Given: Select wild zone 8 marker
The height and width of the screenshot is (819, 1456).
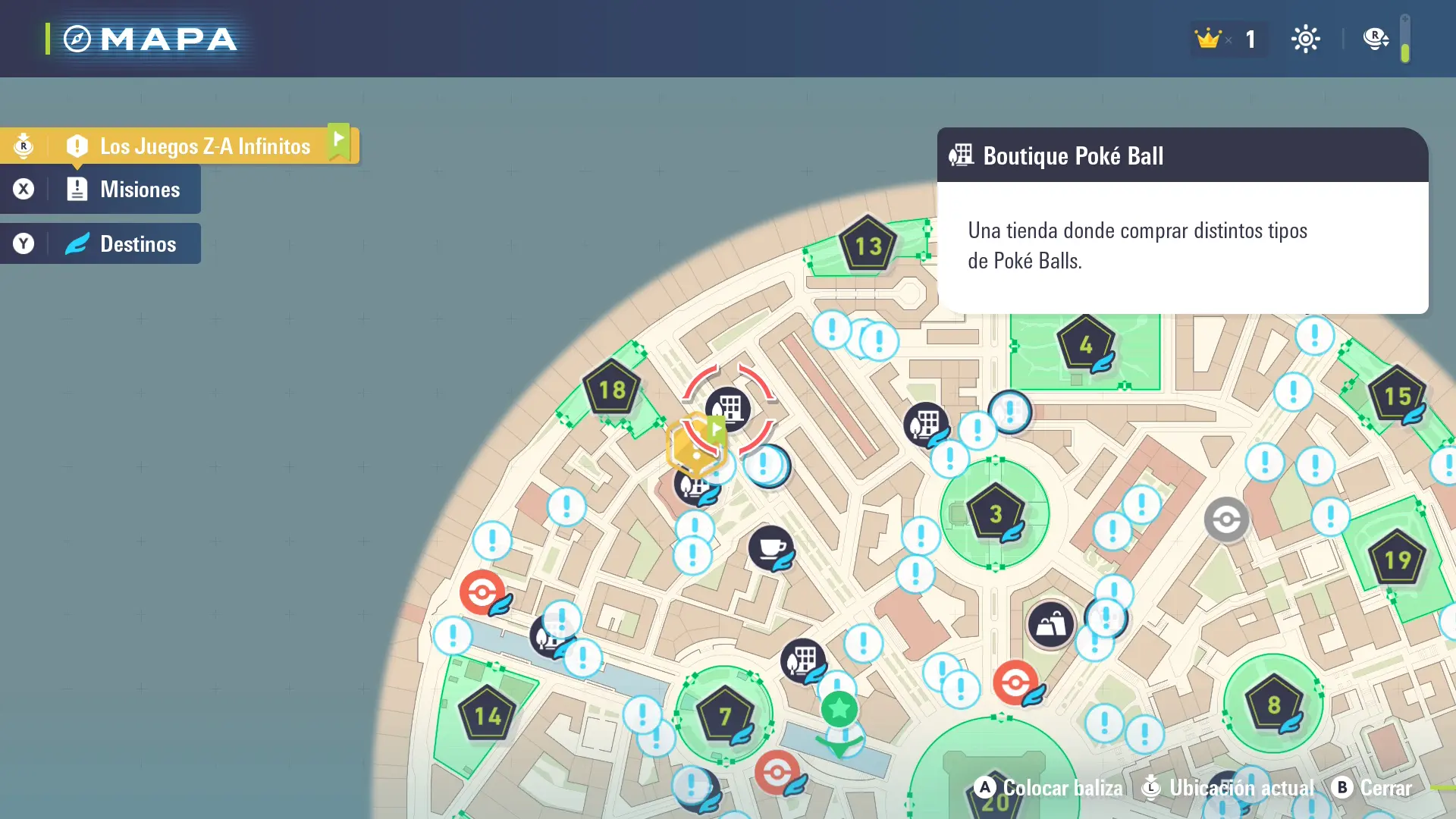Looking at the screenshot, I should [1273, 704].
